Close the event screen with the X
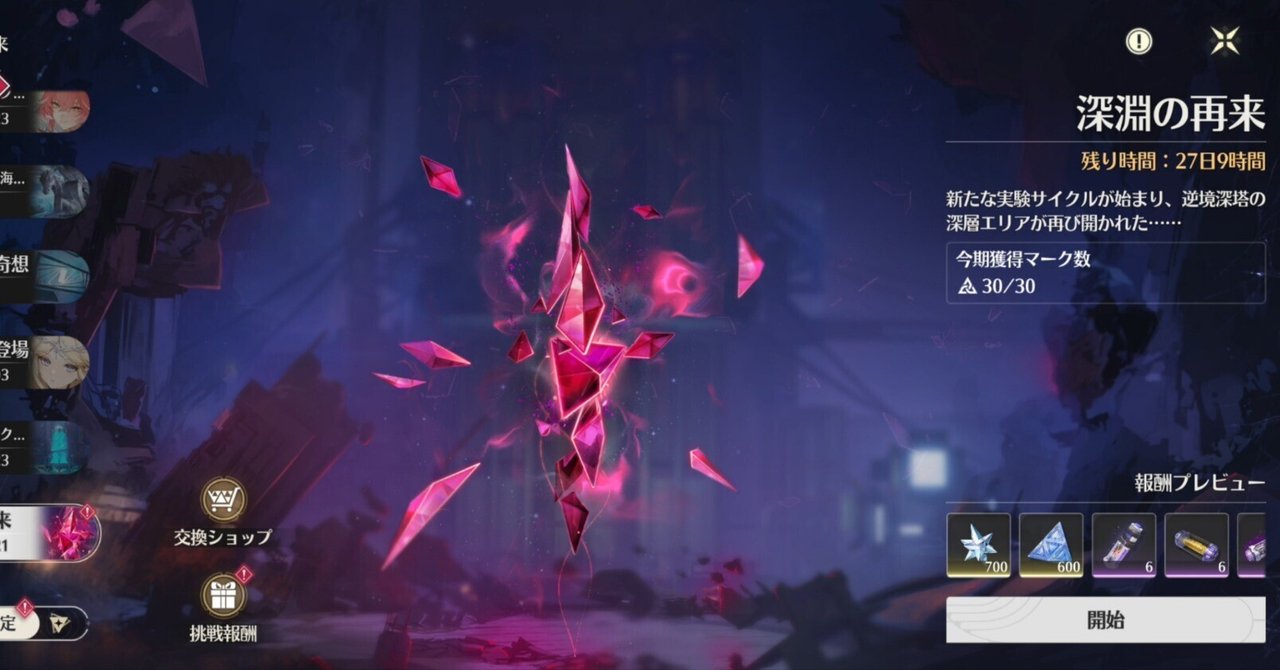 (1224, 41)
